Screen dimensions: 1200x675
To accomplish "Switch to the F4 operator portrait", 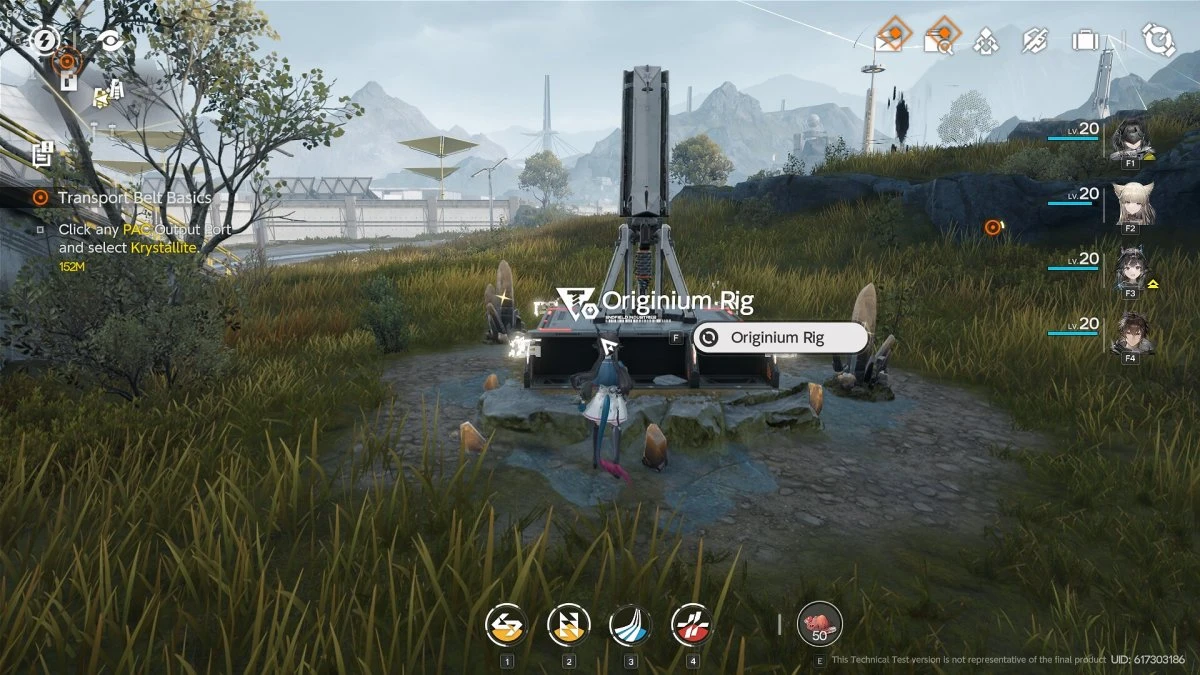I will click(x=1131, y=335).
